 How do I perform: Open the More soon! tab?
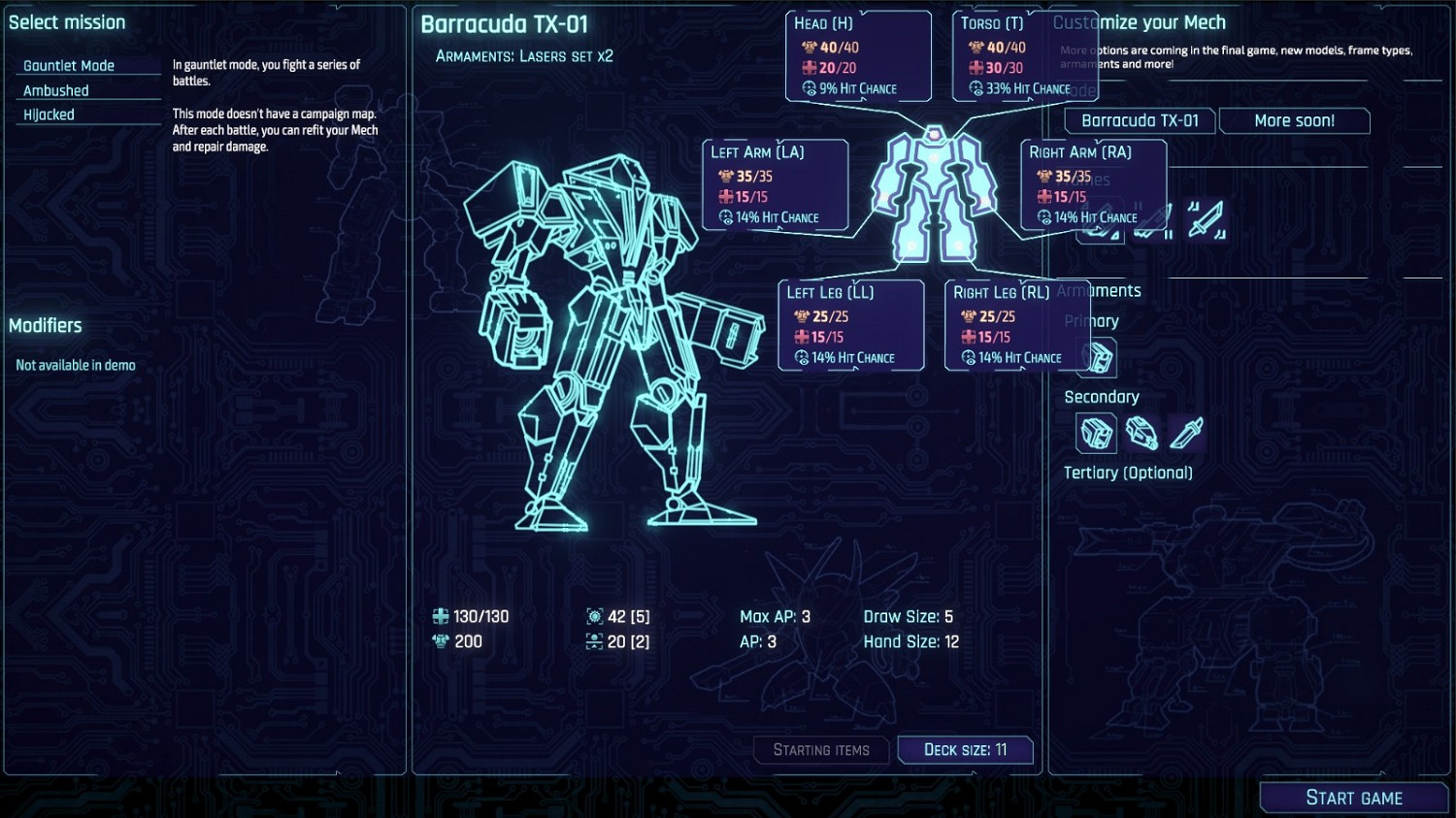point(1295,120)
